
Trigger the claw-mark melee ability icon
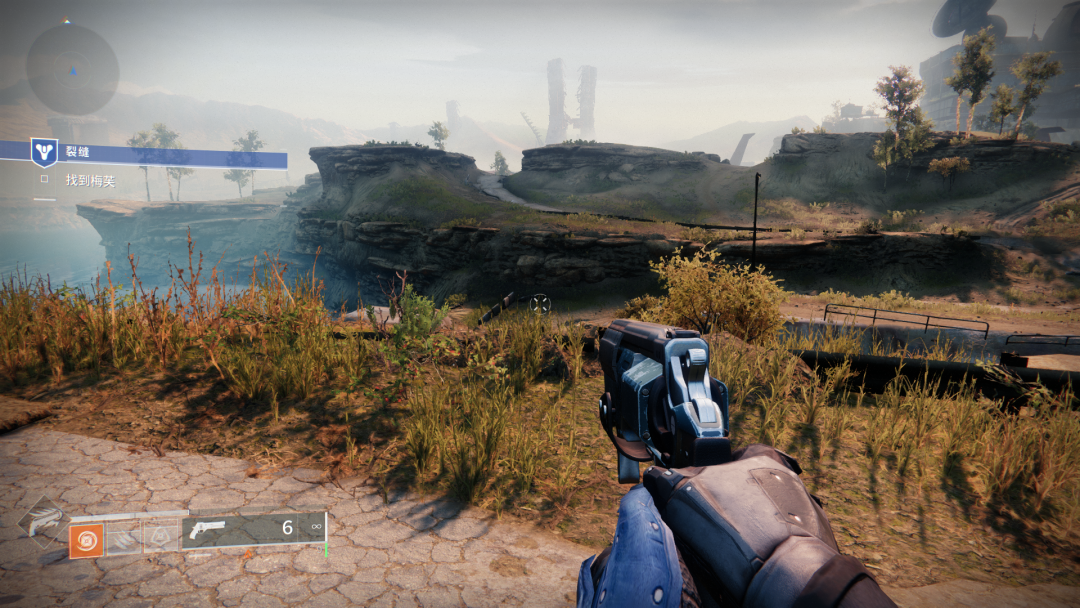[123, 538]
